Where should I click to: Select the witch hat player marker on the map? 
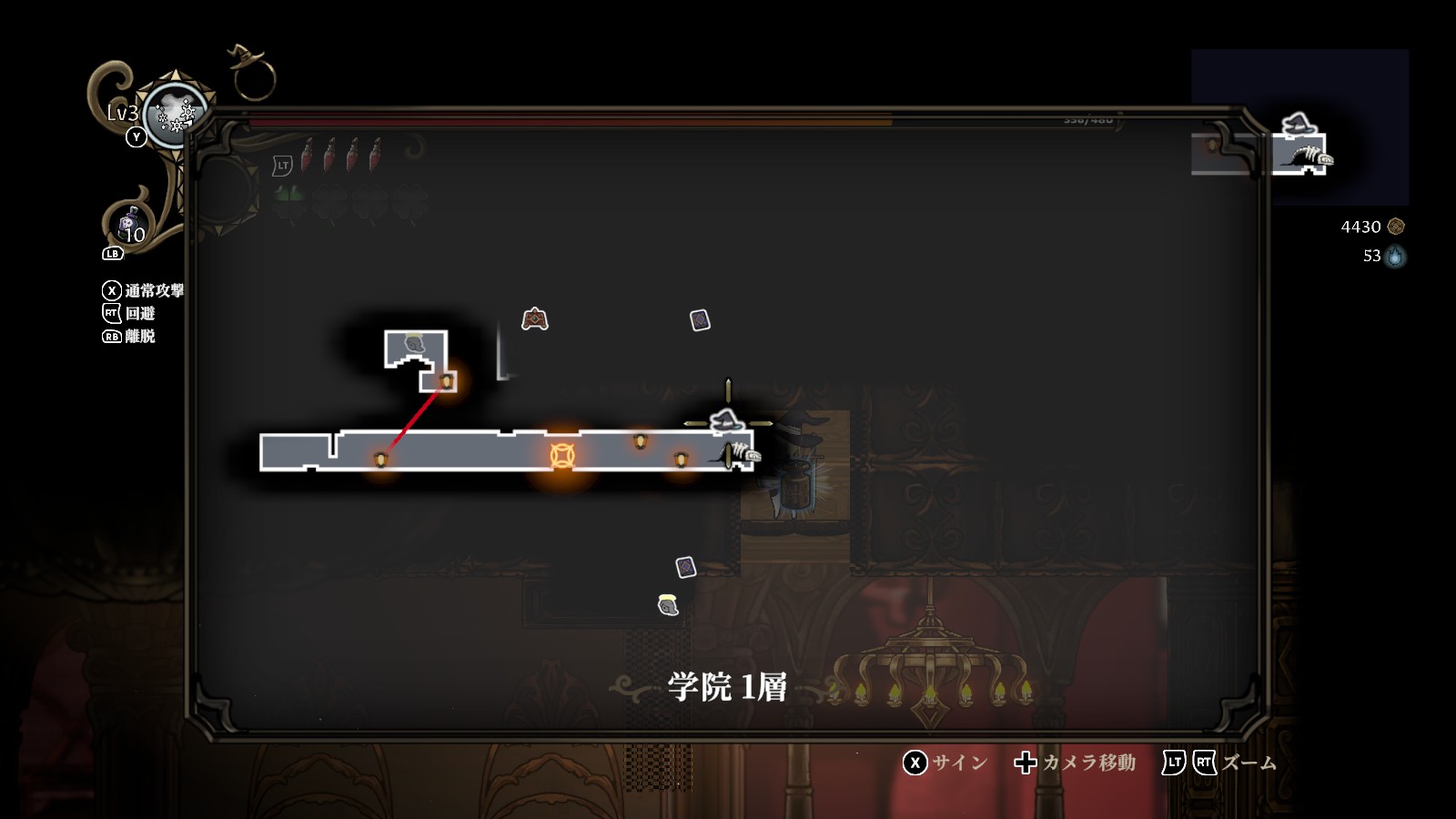726,421
